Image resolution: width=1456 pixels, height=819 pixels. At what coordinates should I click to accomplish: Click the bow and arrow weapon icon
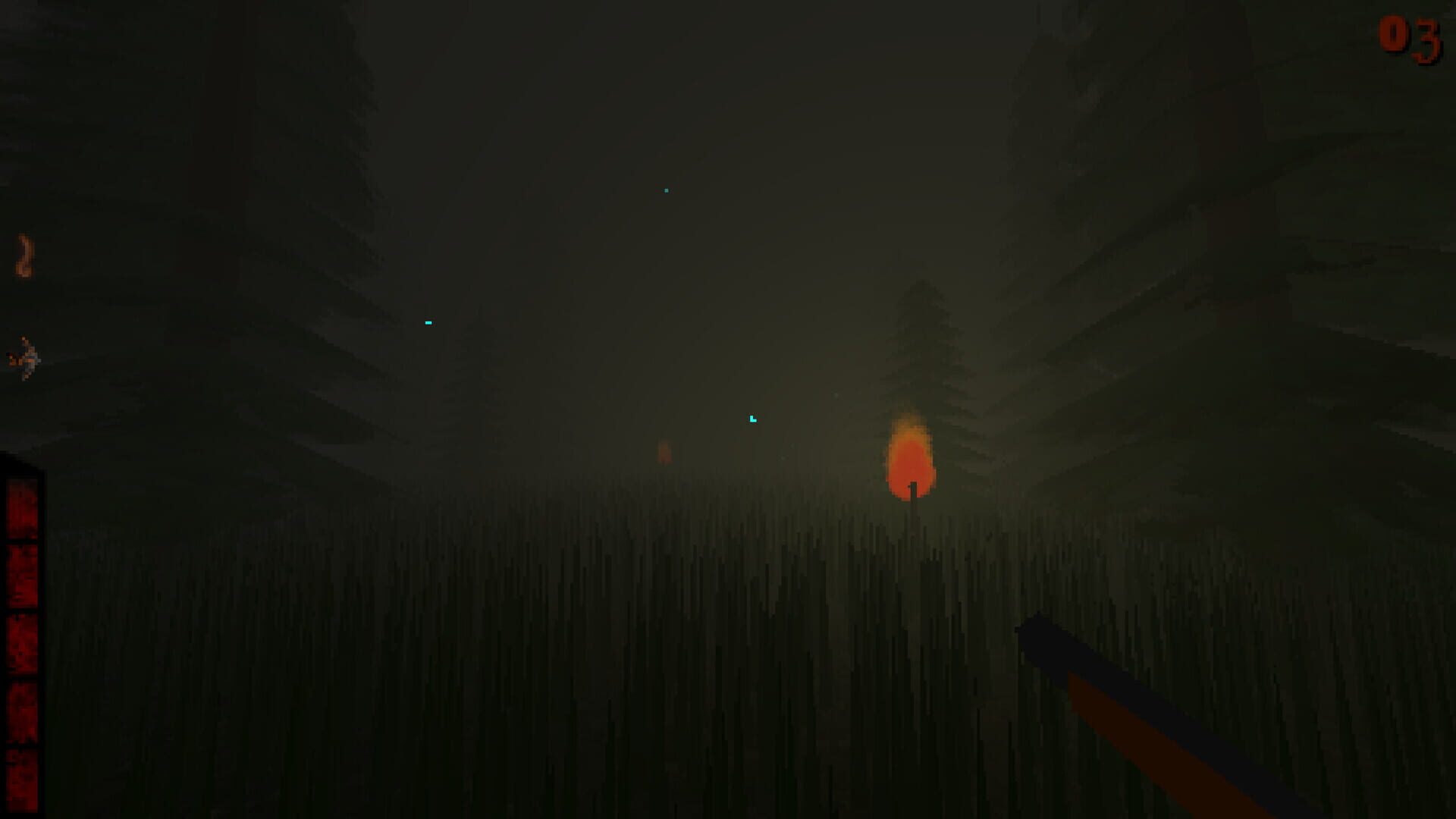click(24, 356)
